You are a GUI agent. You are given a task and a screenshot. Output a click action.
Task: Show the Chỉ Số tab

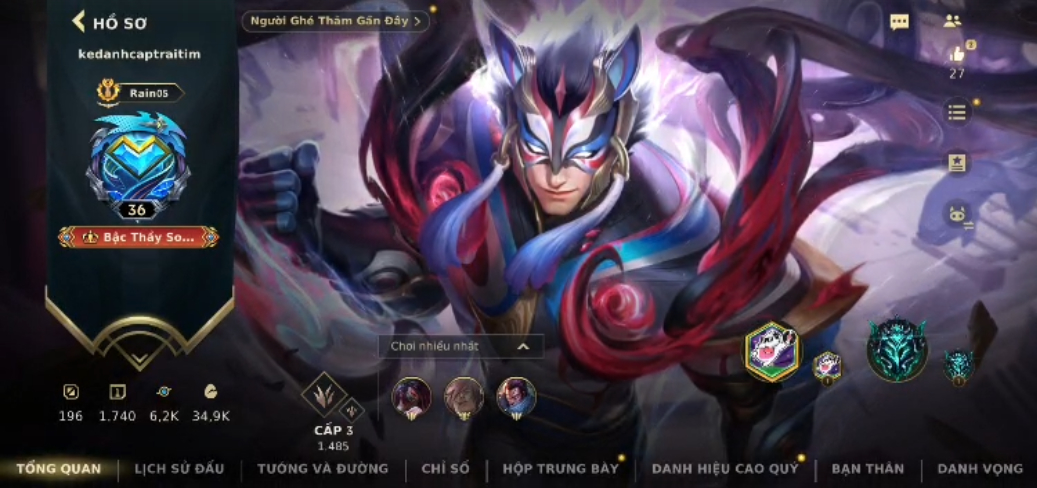tap(445, 468)
